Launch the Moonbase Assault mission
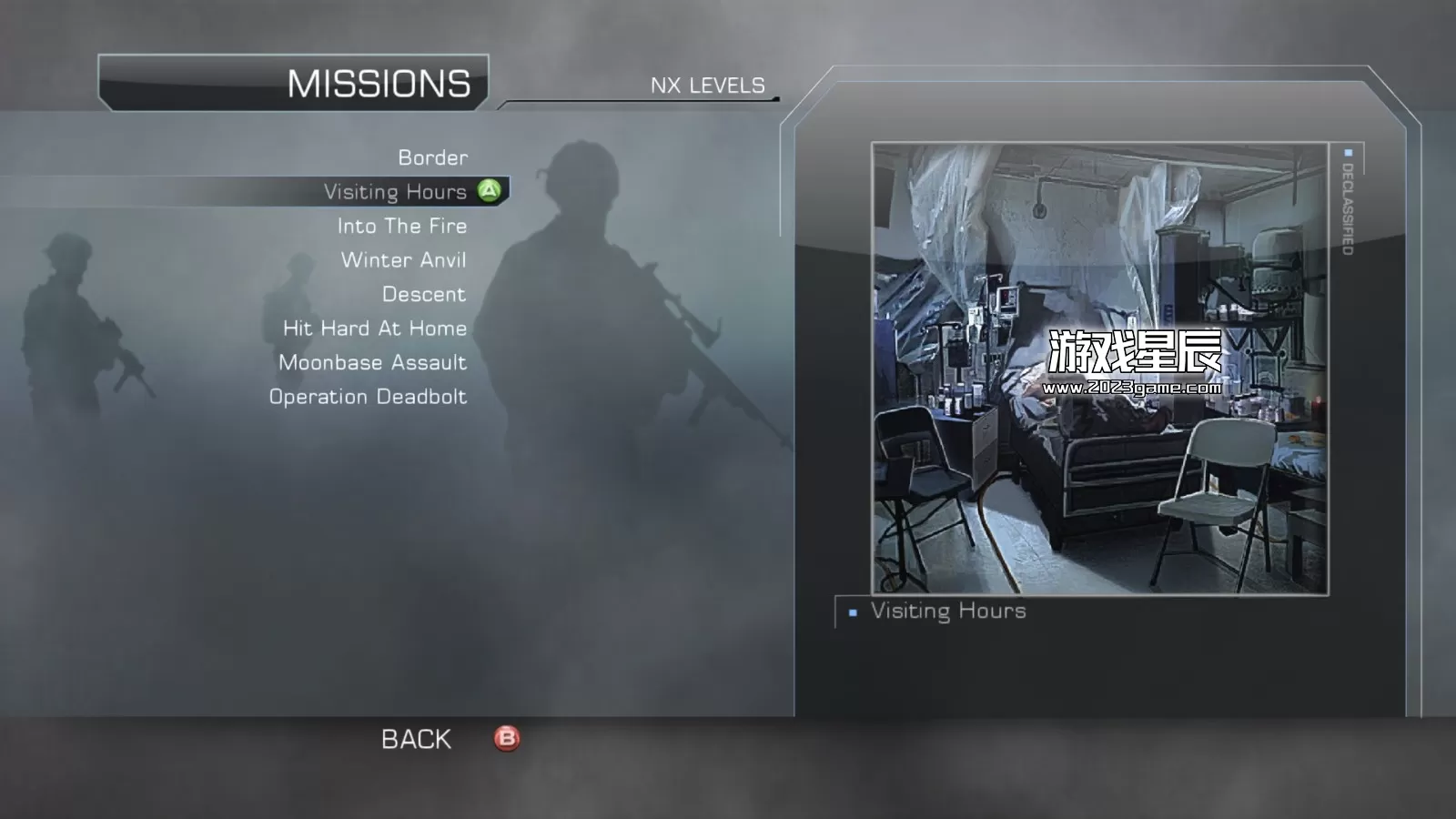Screen dimensions: 1456x819 pyautogui.click(x=372, y=362)
